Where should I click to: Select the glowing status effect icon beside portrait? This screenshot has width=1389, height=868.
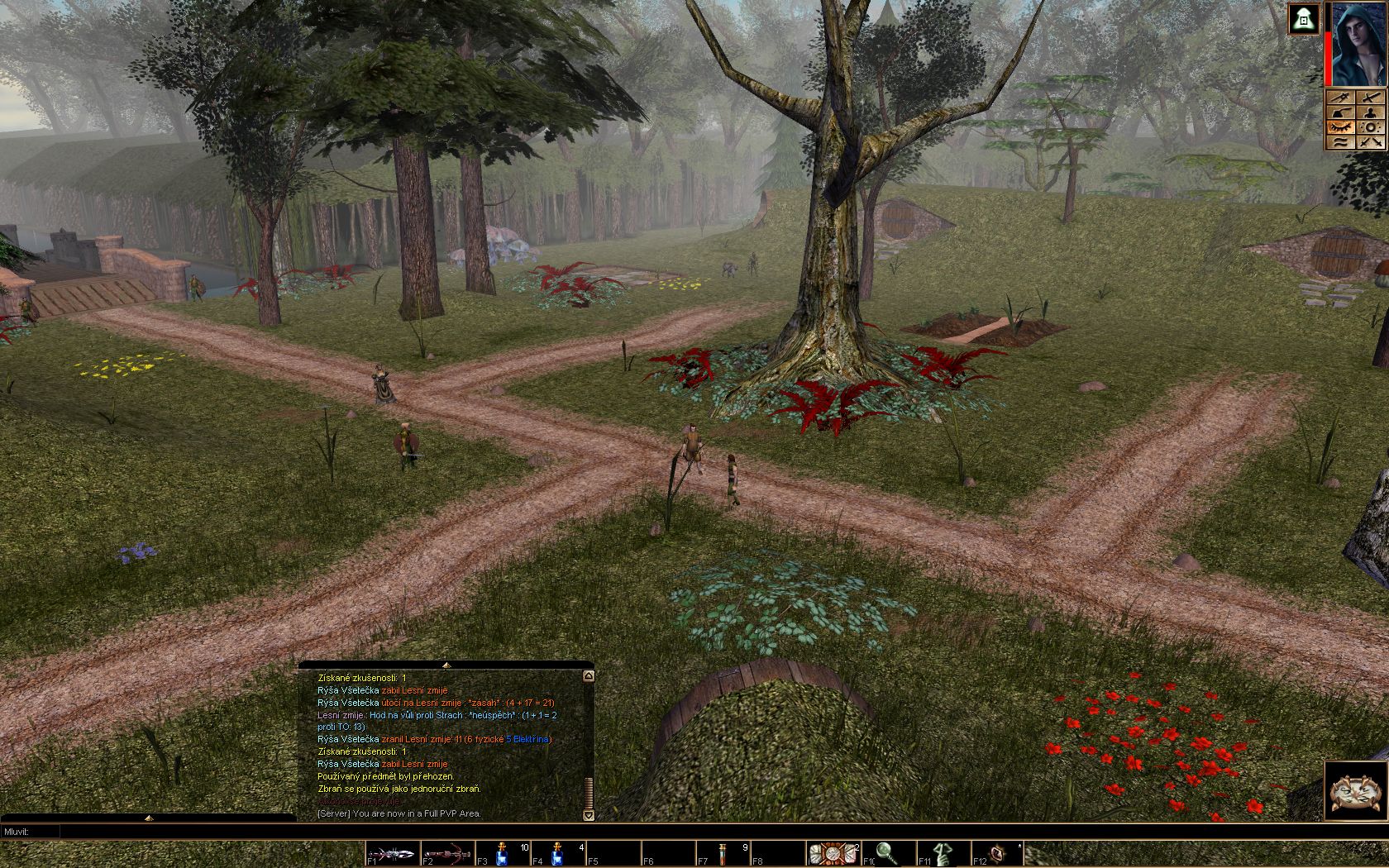point(1304,19)
